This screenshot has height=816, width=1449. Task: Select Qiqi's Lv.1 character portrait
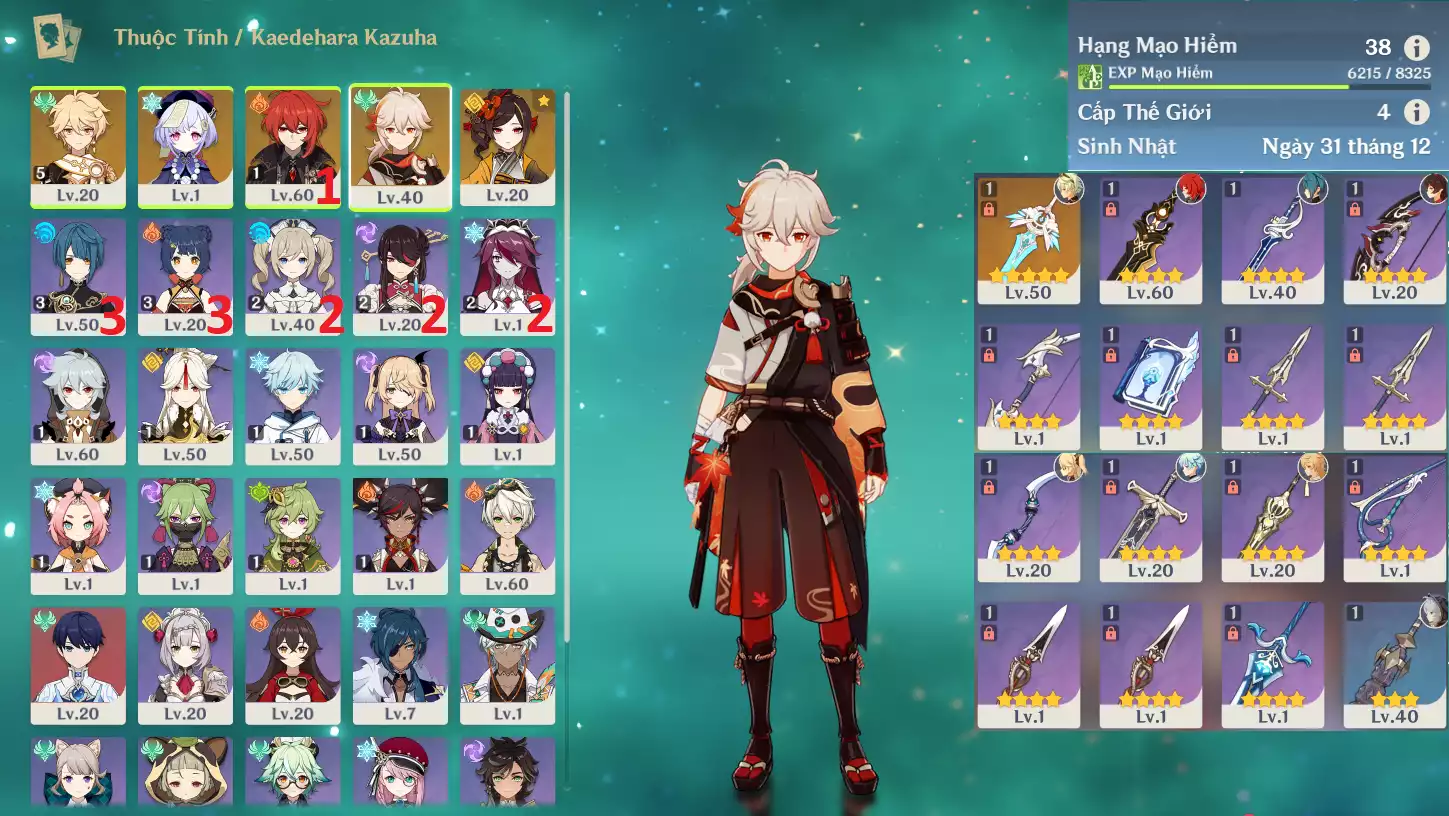(x=185, y=146)
